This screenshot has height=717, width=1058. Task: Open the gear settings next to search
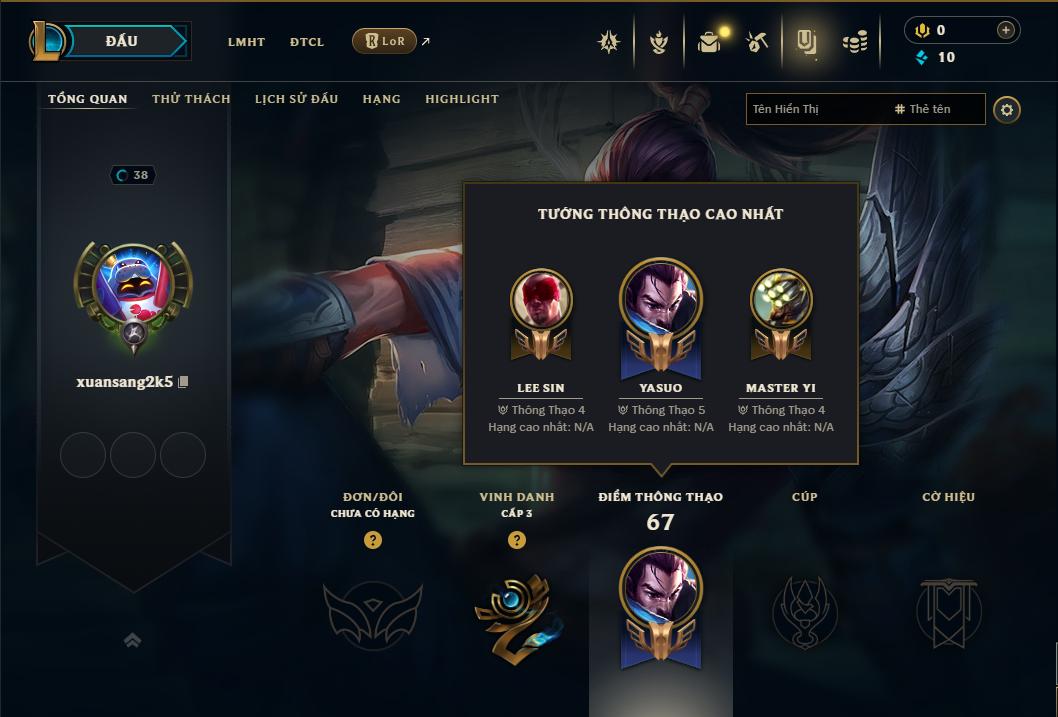1007,109
